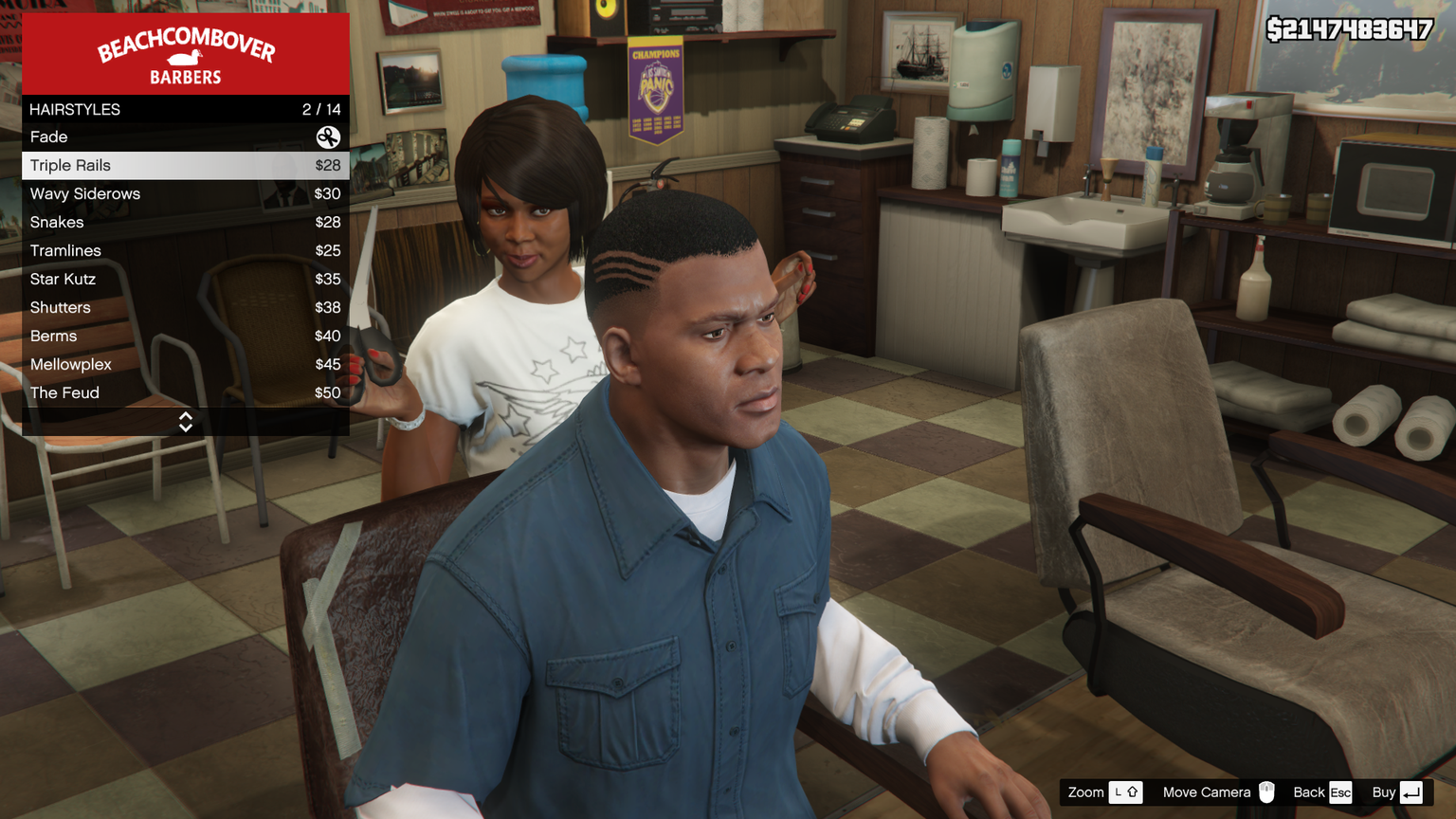Pick the Shutters hairstyle
1456x819 pixels.
185,308
